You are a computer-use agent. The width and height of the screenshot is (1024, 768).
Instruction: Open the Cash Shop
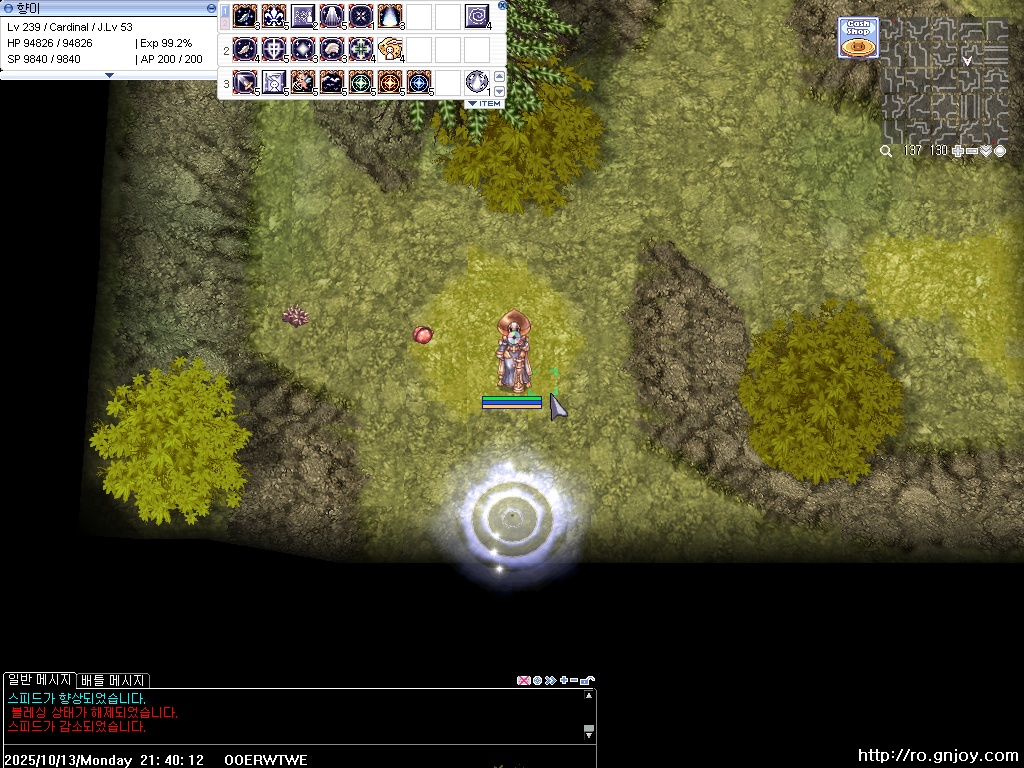[x=858, y=38]
